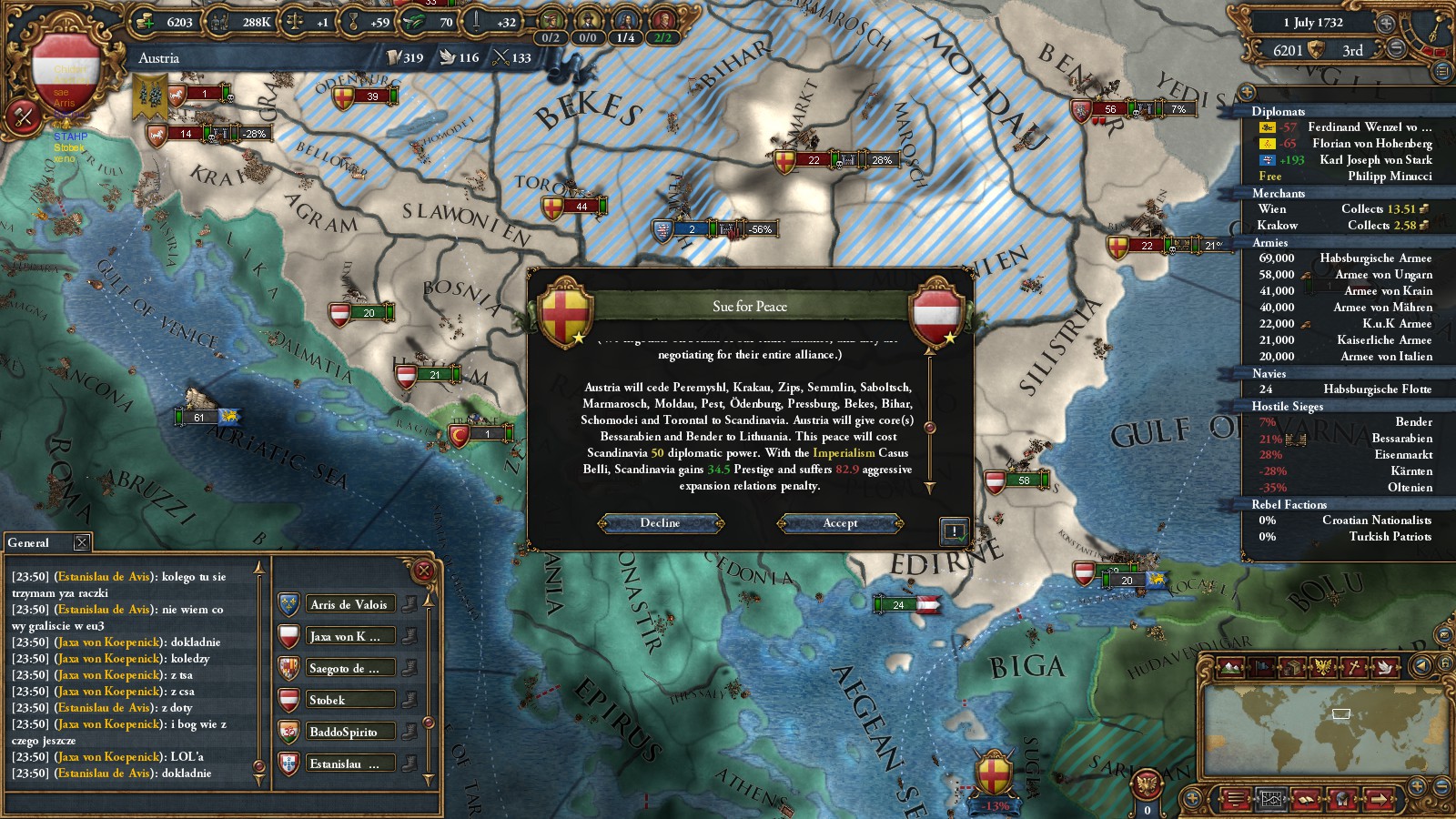Increase game speed with the plus button
Image resolution: width=1456 pixels, height=819 pixels.
1386,24
